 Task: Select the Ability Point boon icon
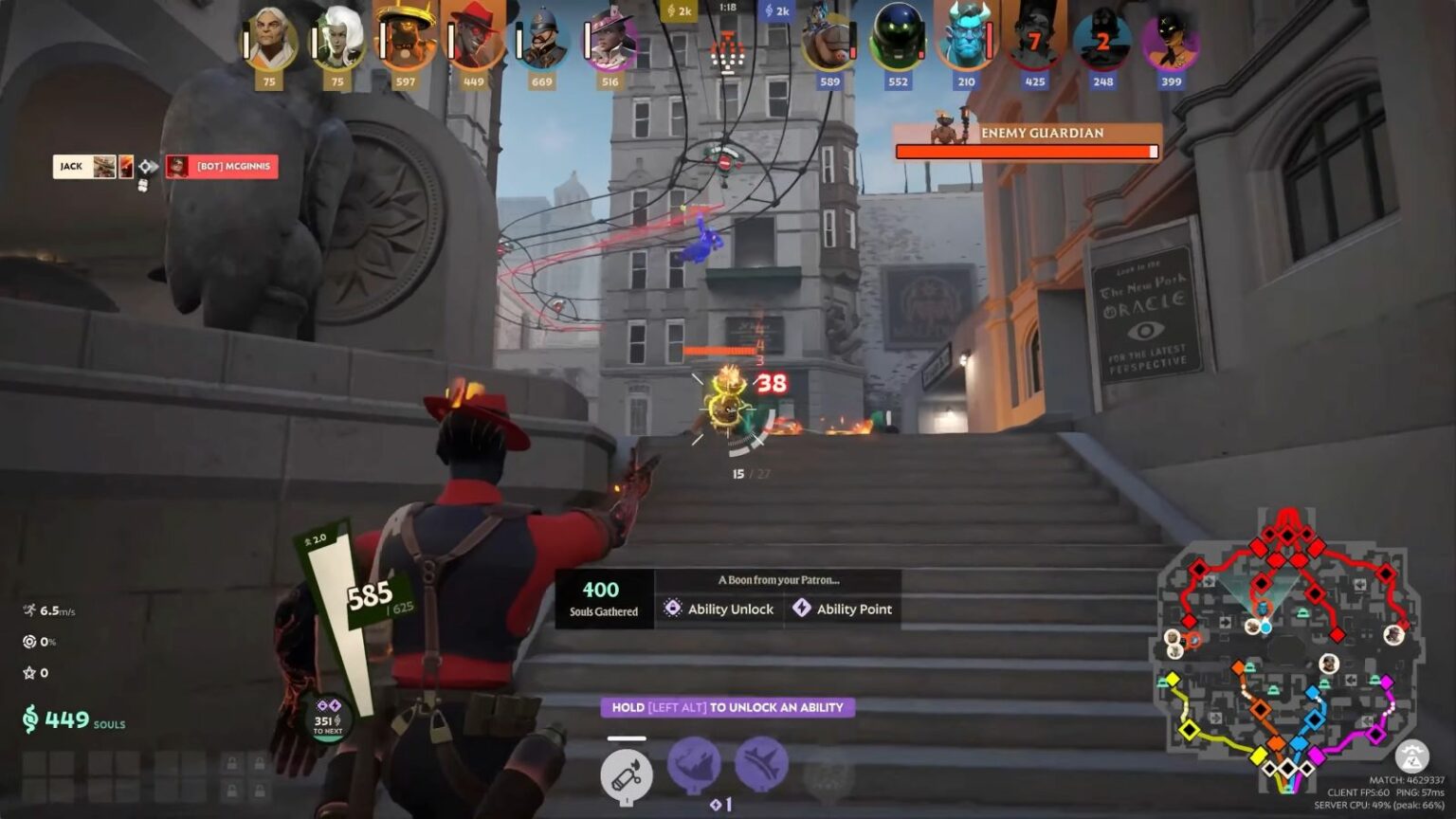click(x=802, y=609)
